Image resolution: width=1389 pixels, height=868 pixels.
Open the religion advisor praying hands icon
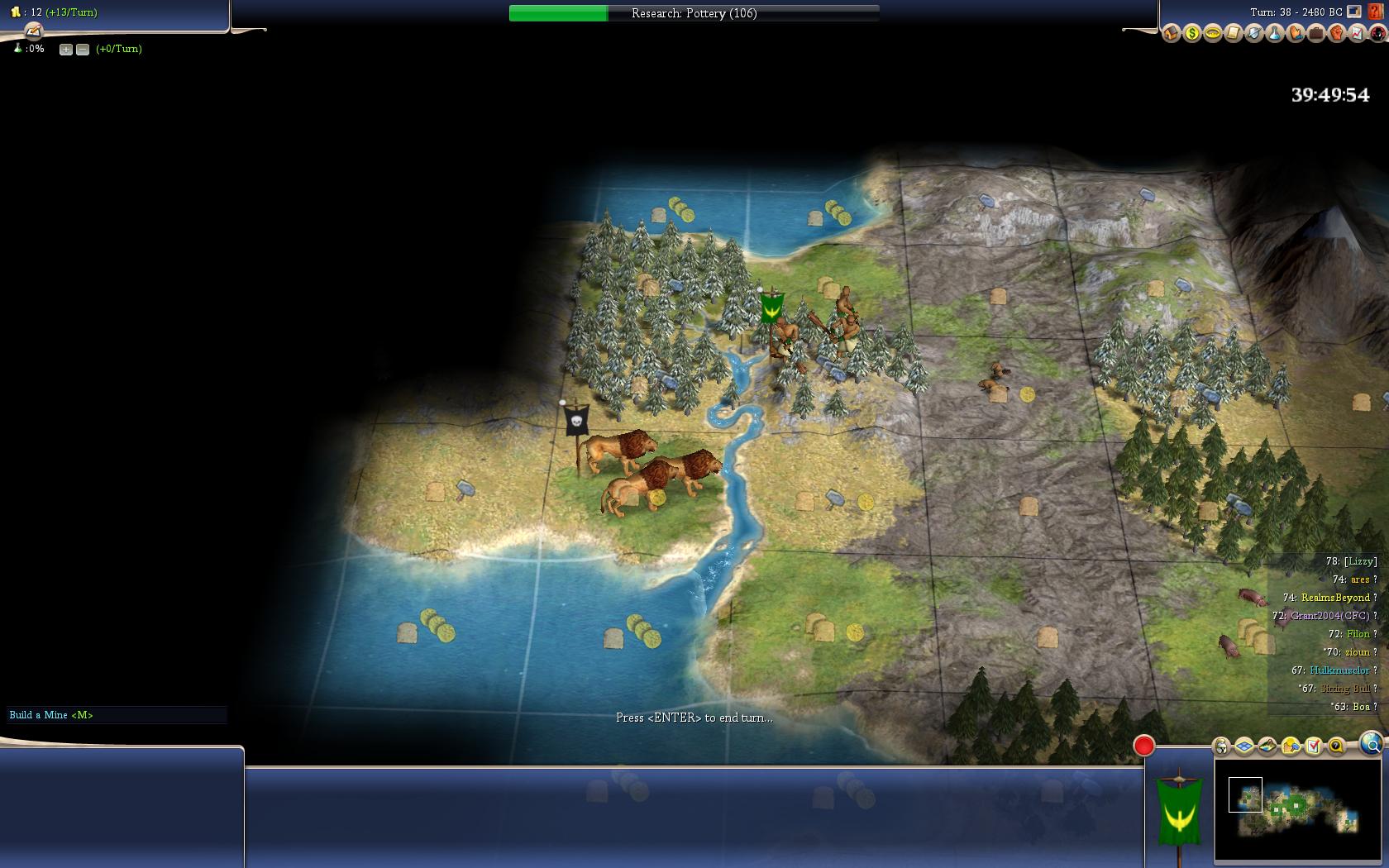pyautogui.click(x=1295, y=34)
